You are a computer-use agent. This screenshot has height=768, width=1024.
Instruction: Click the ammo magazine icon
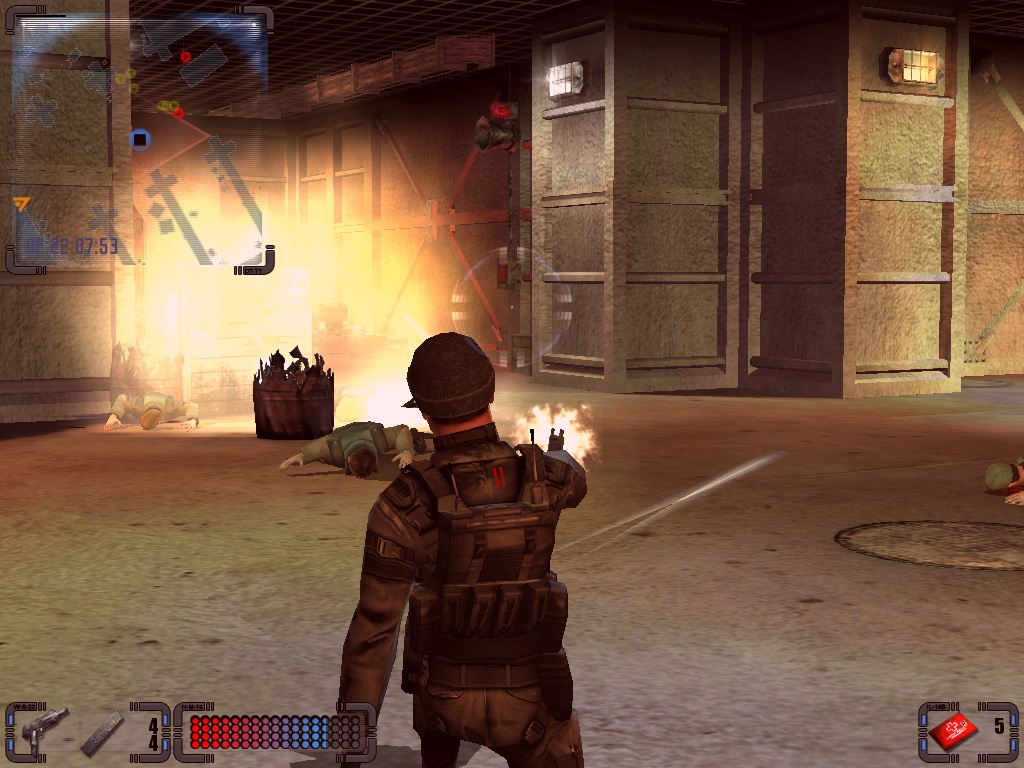click(103, 731)
